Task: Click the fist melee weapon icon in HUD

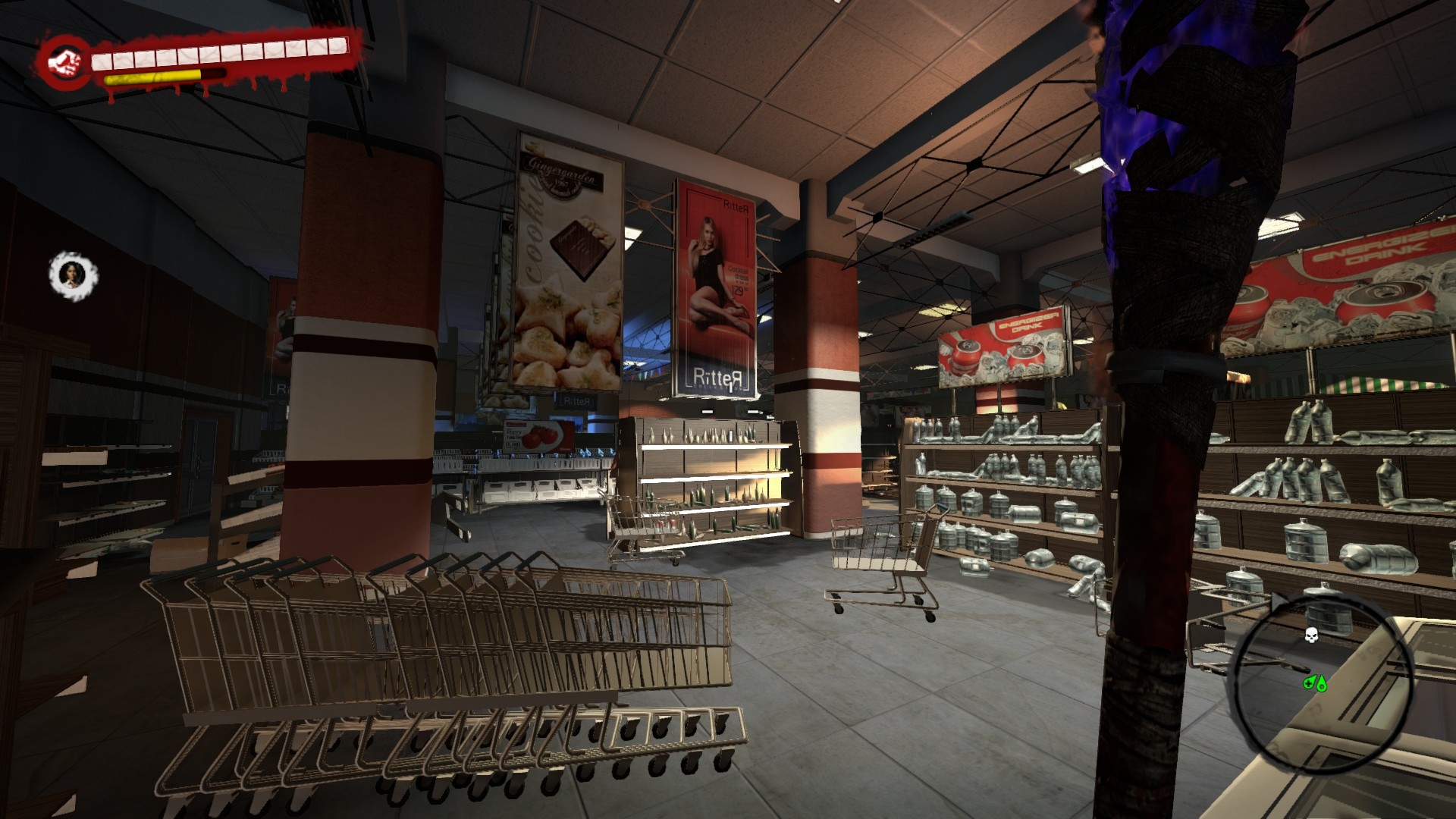Action: tap(65, 61)
